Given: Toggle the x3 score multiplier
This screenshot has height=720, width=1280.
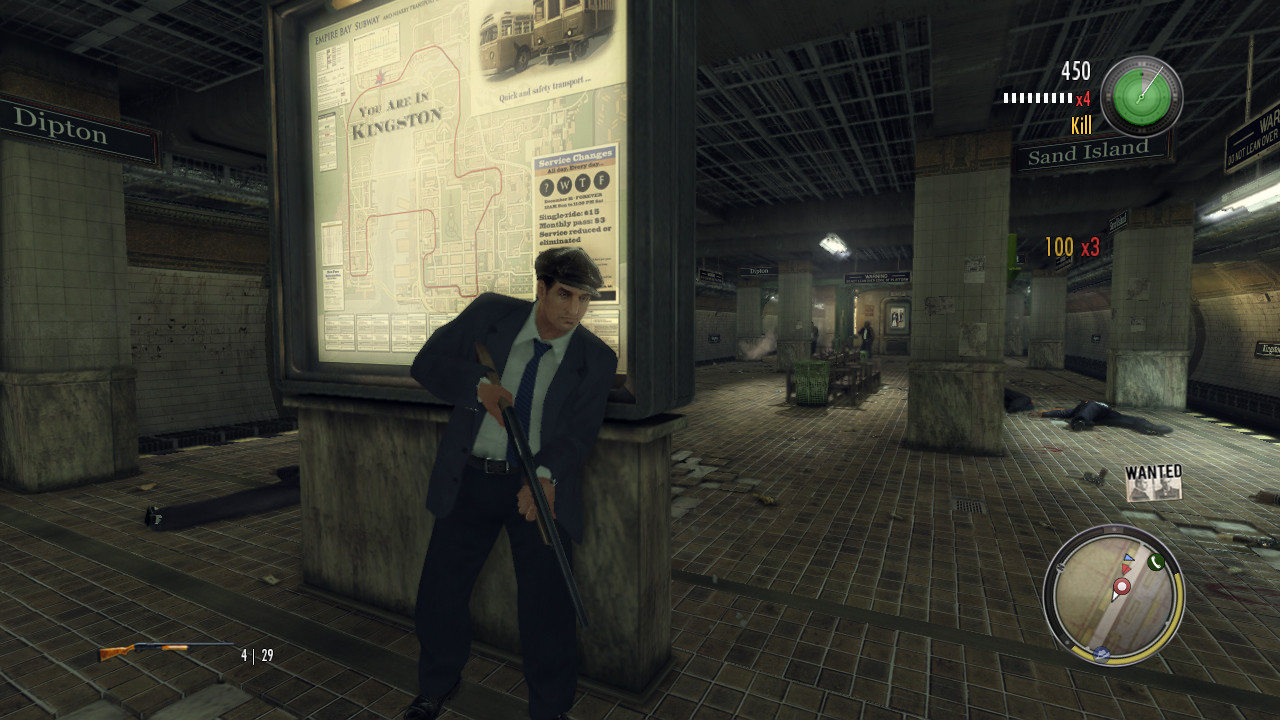Looking at the screenshot, I should tap(1091, 246).
